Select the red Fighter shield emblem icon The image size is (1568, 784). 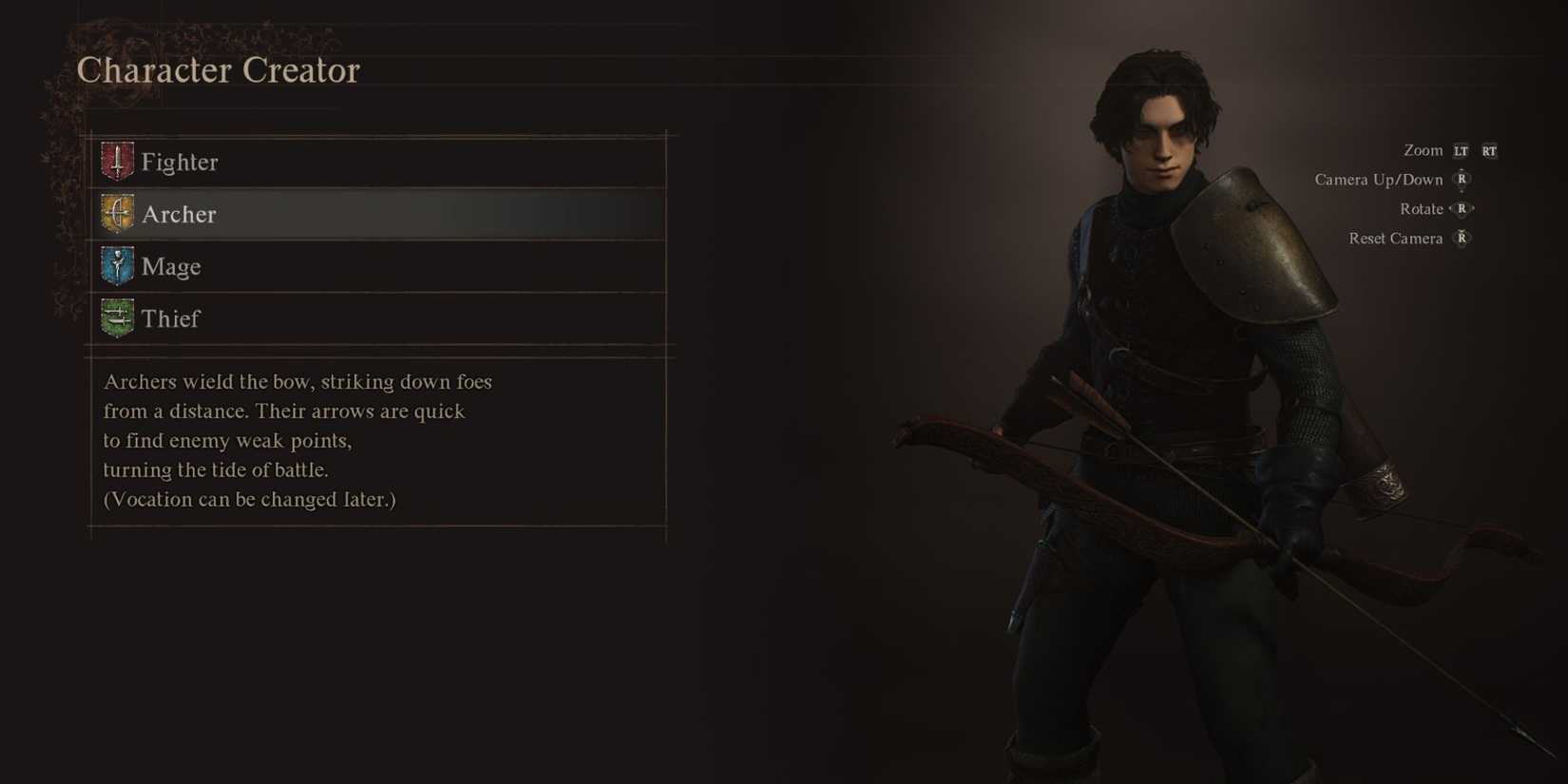(116, 161)
